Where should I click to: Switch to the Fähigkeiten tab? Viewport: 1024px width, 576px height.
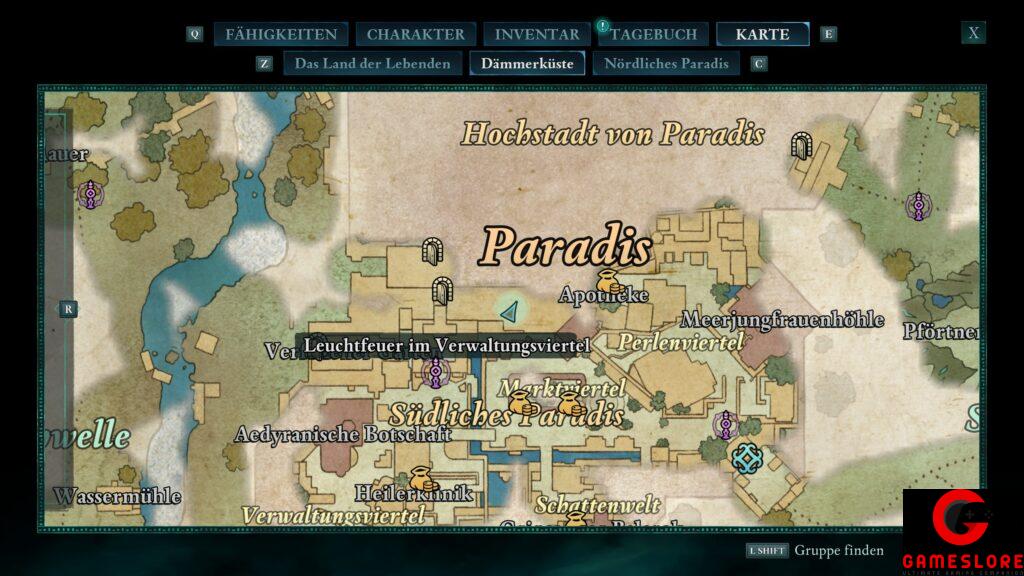tap(281, 34)
